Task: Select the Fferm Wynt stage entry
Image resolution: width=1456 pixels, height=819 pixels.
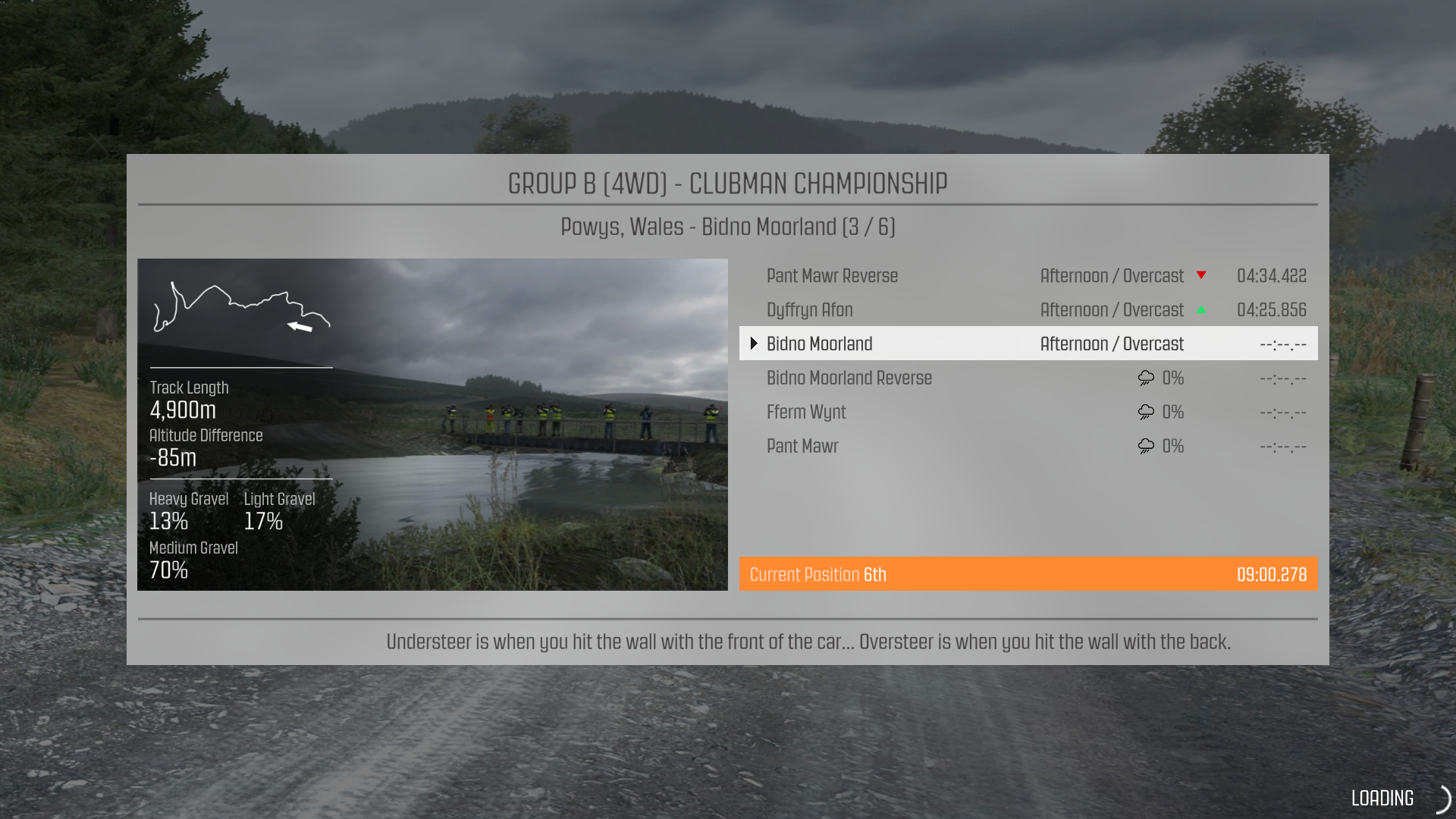Action: [806, 412]
